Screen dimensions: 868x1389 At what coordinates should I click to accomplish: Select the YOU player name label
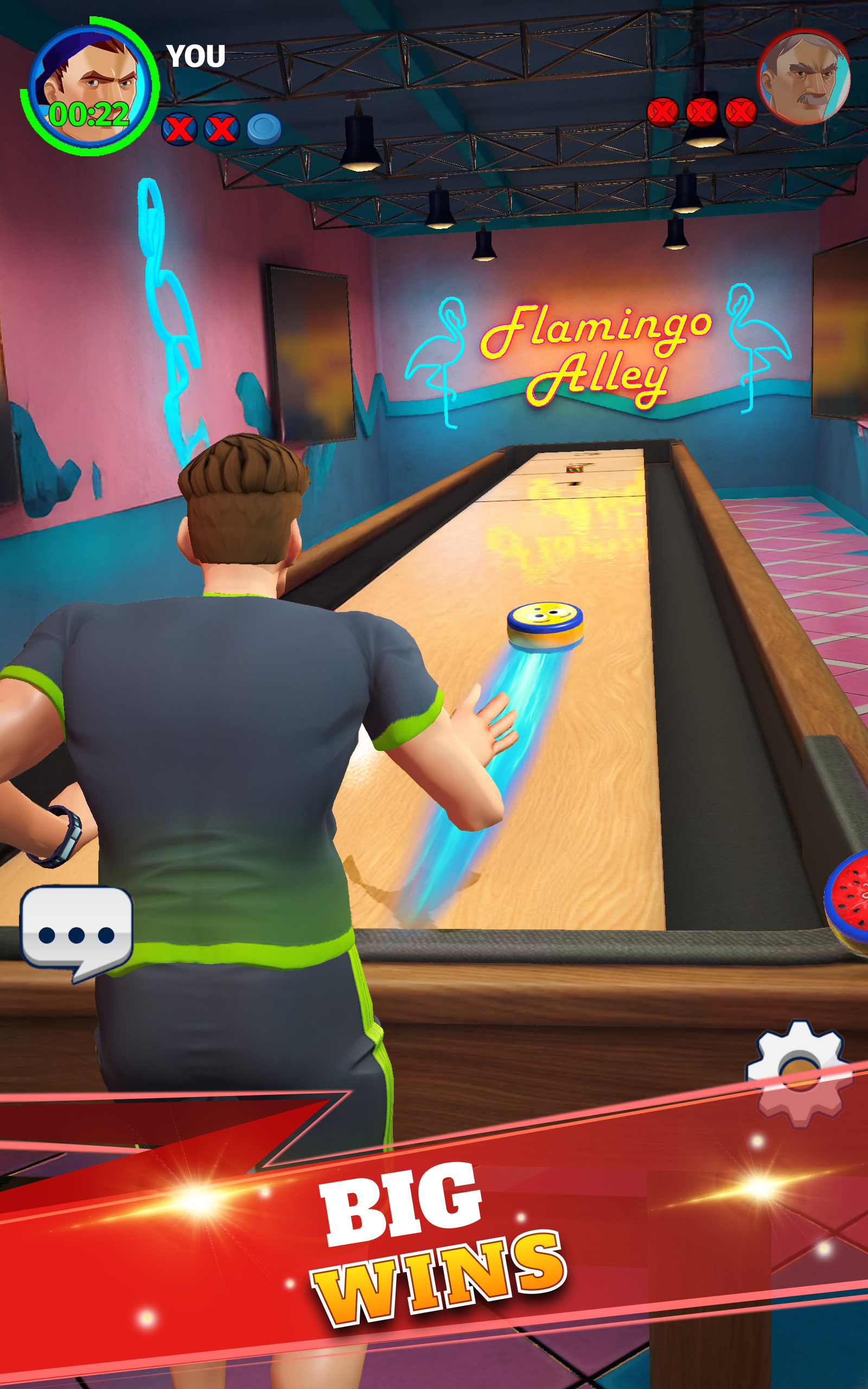point(195,56)
